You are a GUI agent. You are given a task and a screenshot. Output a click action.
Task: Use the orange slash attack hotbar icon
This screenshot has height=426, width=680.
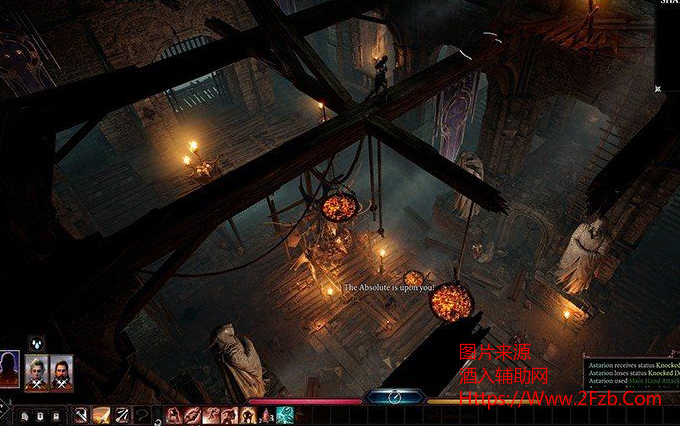point(101,414)
